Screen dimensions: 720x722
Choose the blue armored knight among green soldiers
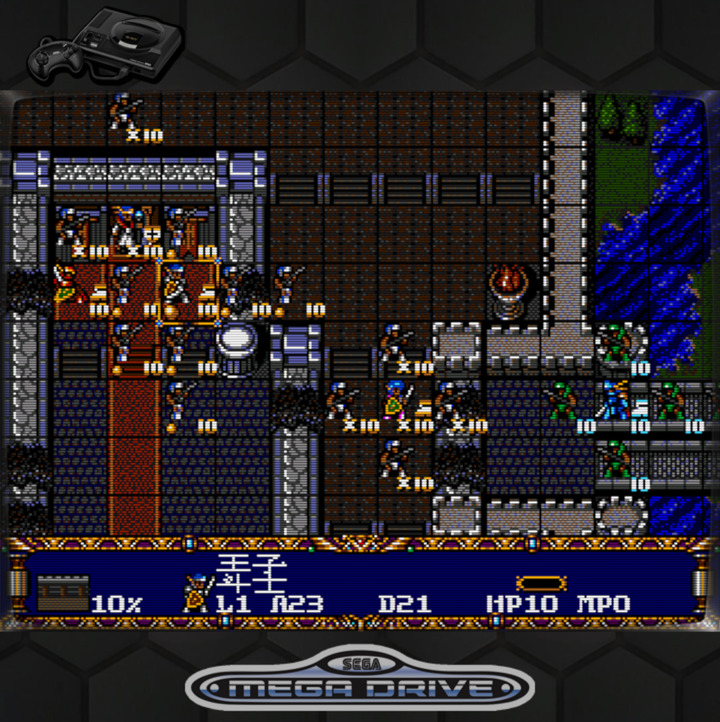point(614,402)
